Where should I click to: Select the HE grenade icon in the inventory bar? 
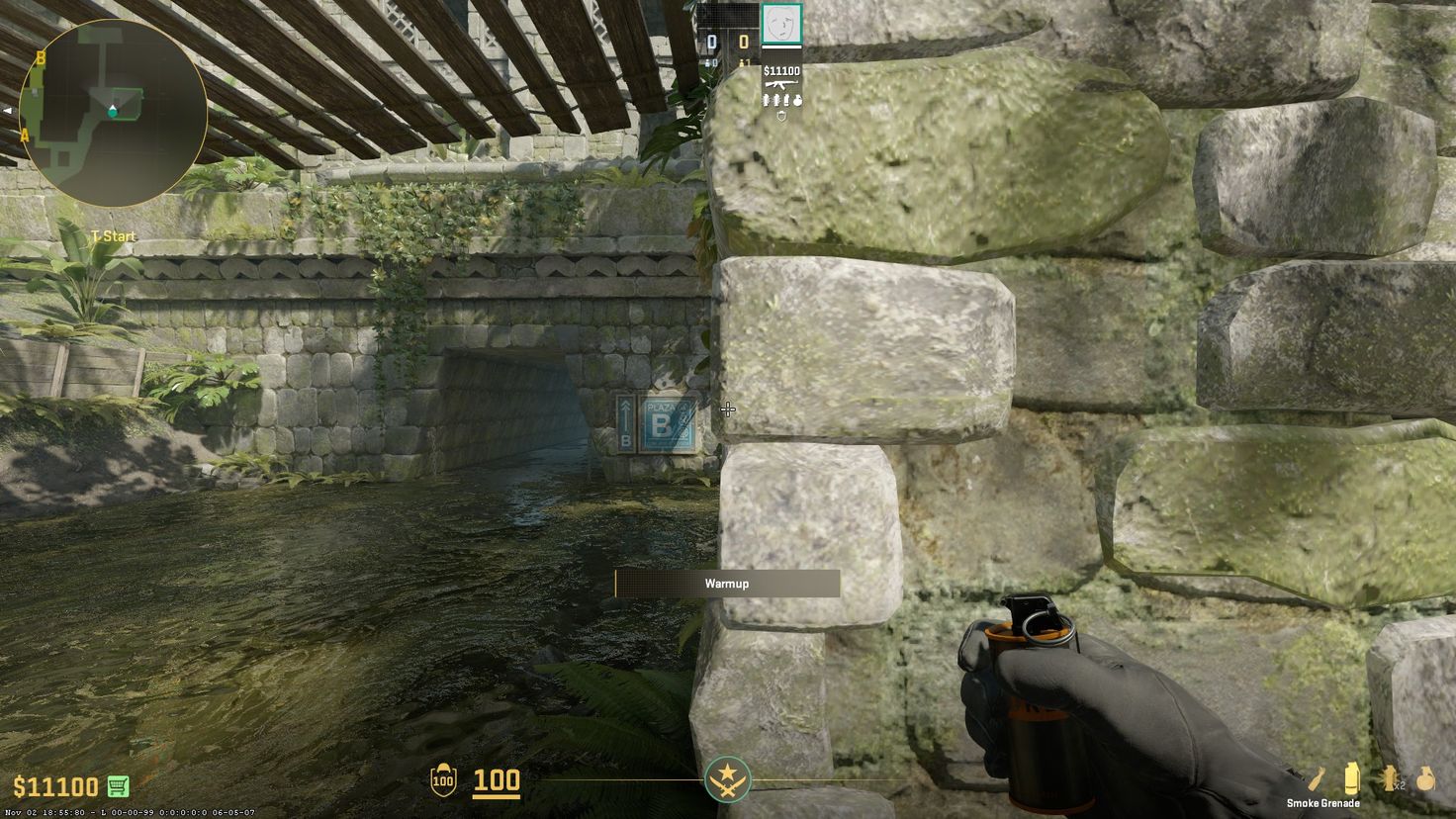coord(1425,777)
